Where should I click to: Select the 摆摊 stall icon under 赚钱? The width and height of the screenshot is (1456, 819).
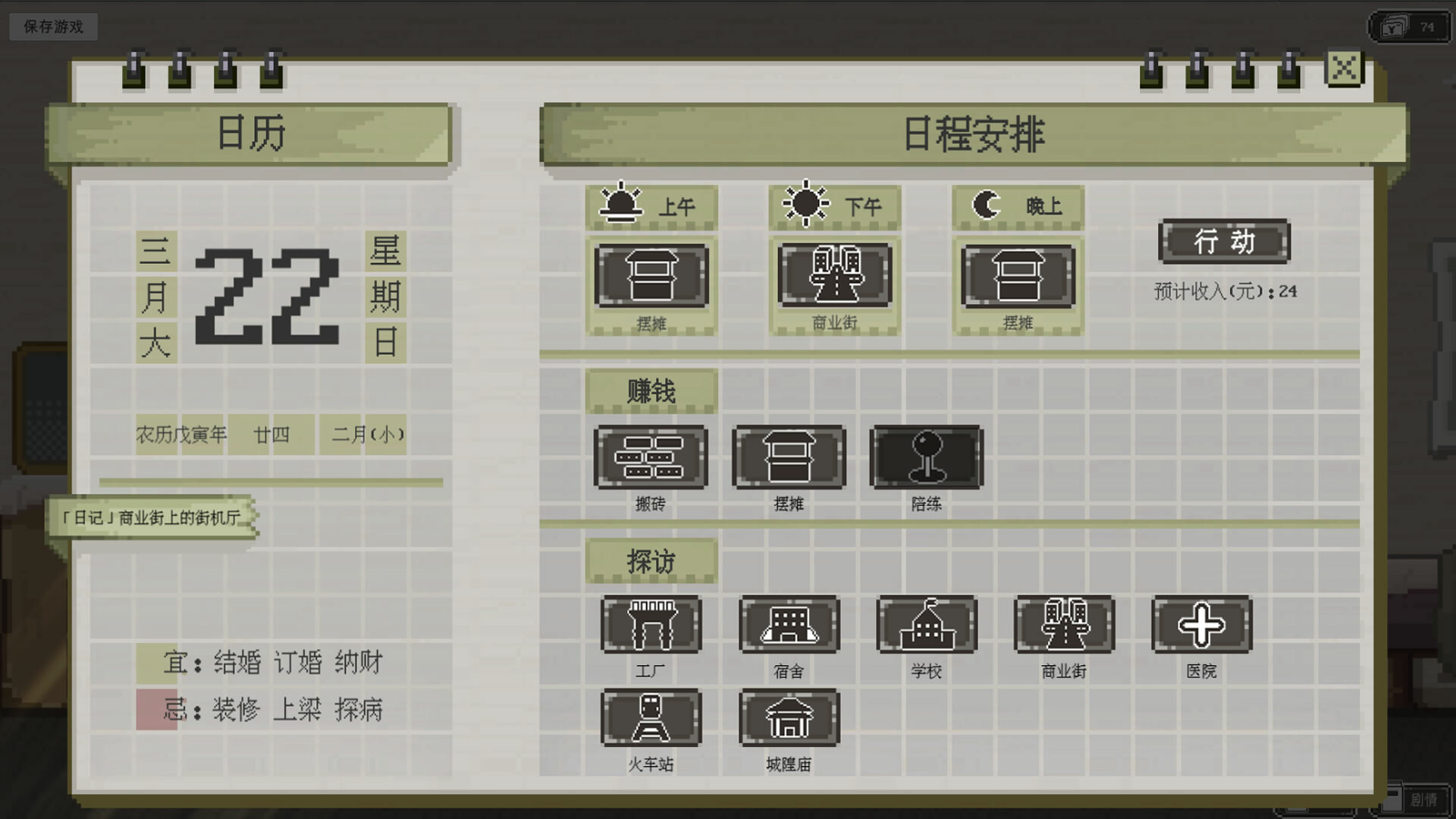coord(789,457)
